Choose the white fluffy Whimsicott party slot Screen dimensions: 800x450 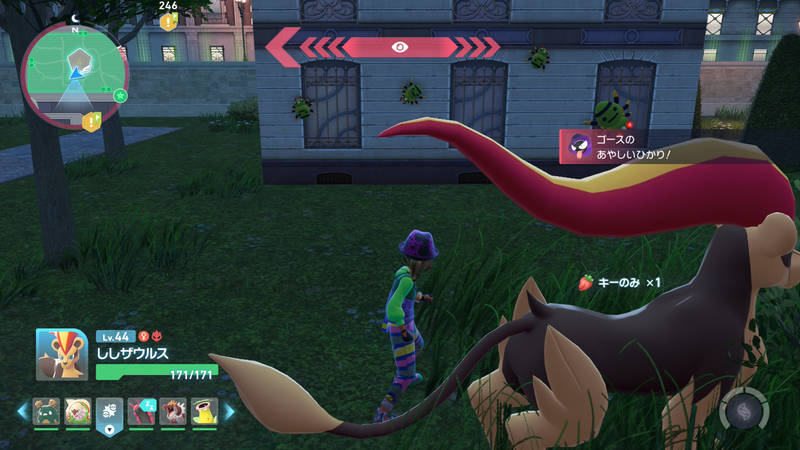point(76,411)
